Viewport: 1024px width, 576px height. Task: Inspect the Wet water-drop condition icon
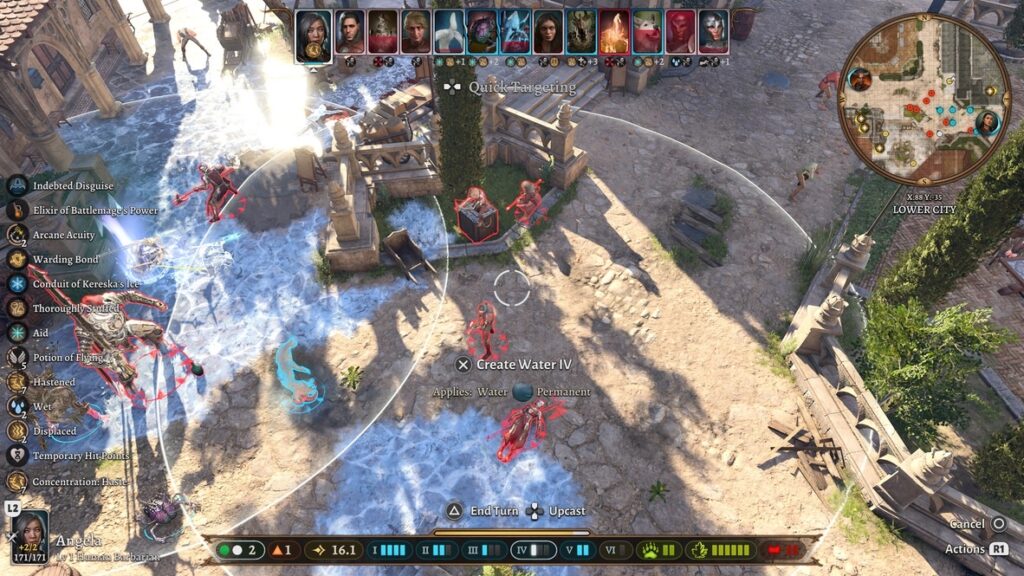[17, 406]
